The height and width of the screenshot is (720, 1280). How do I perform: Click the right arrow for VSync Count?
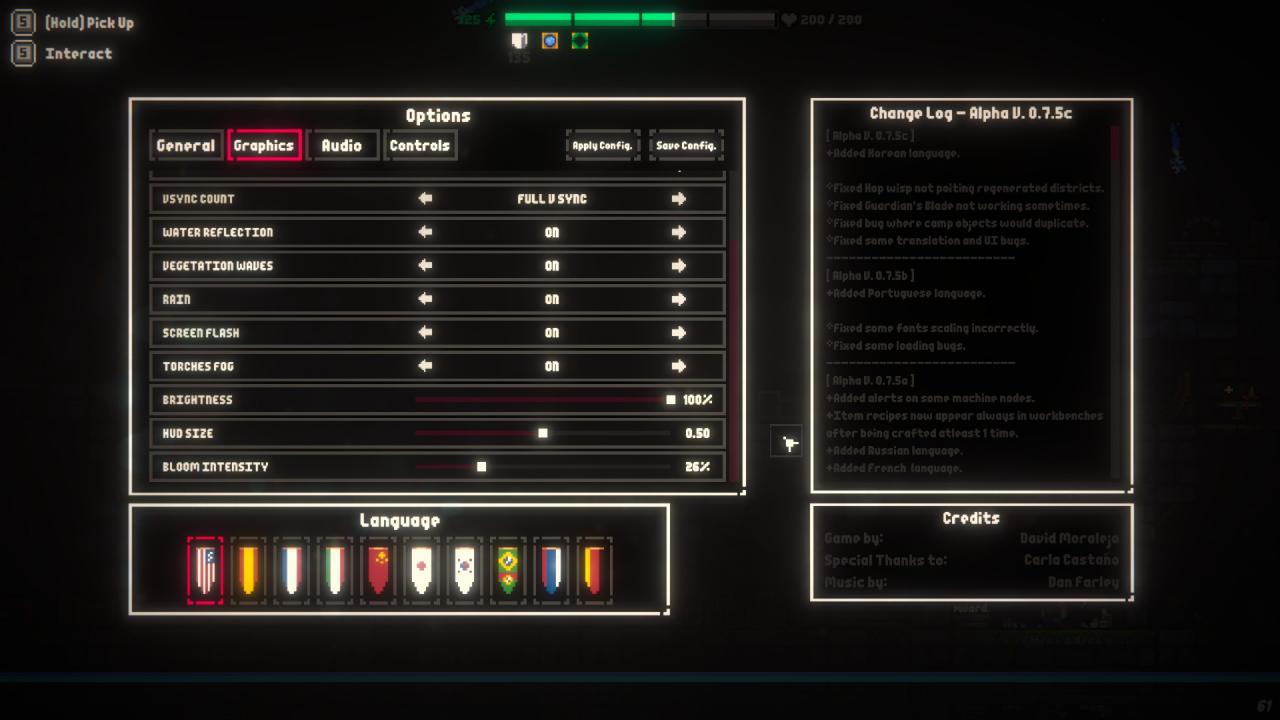click(679, 199)
